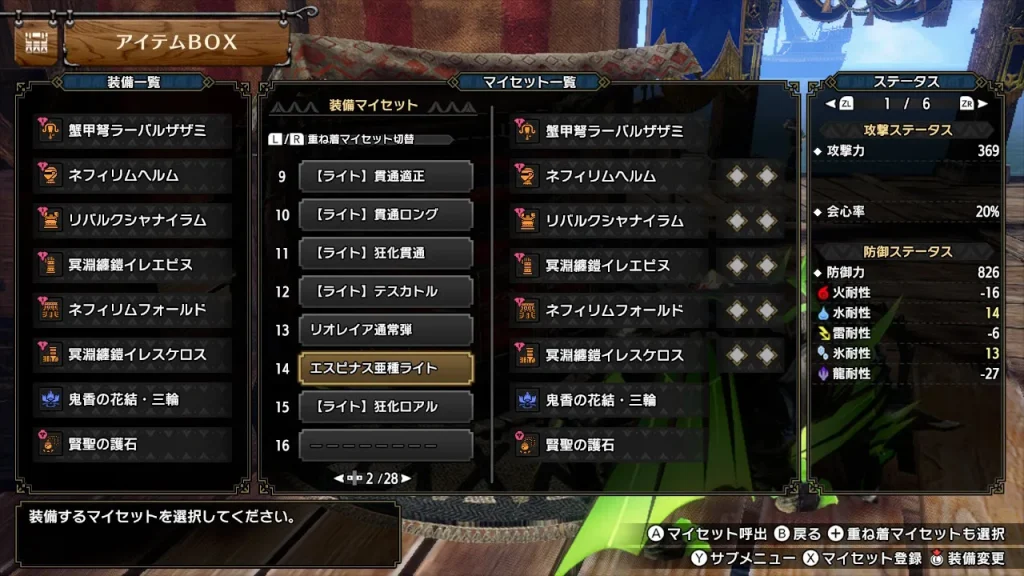Image resolution: width=1024 pixels, height=576 pixels.
Task: Select ネフィリムヘルム in the 装備一覧 panel
Action: click(133, 176)
